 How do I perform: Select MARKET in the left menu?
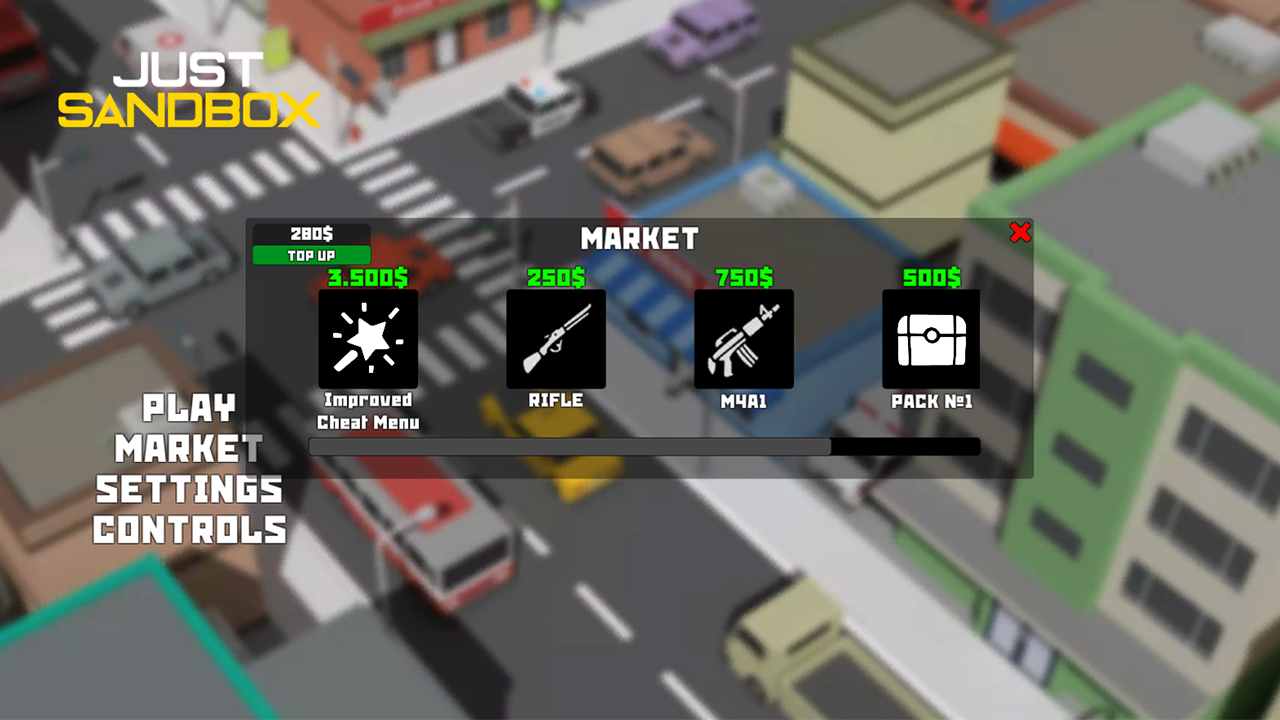(189, 449)
